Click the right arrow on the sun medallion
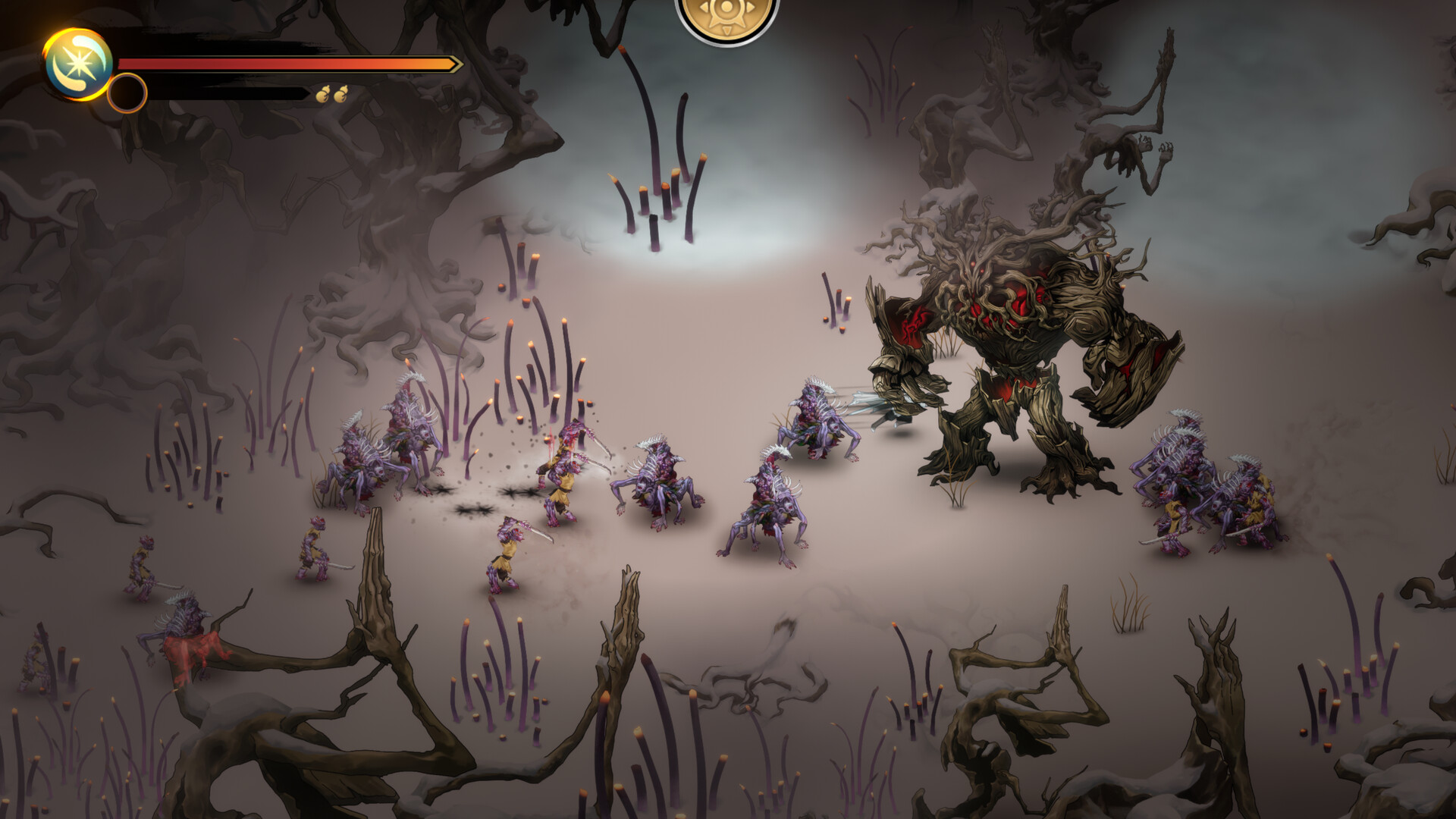 click(750, 8)
